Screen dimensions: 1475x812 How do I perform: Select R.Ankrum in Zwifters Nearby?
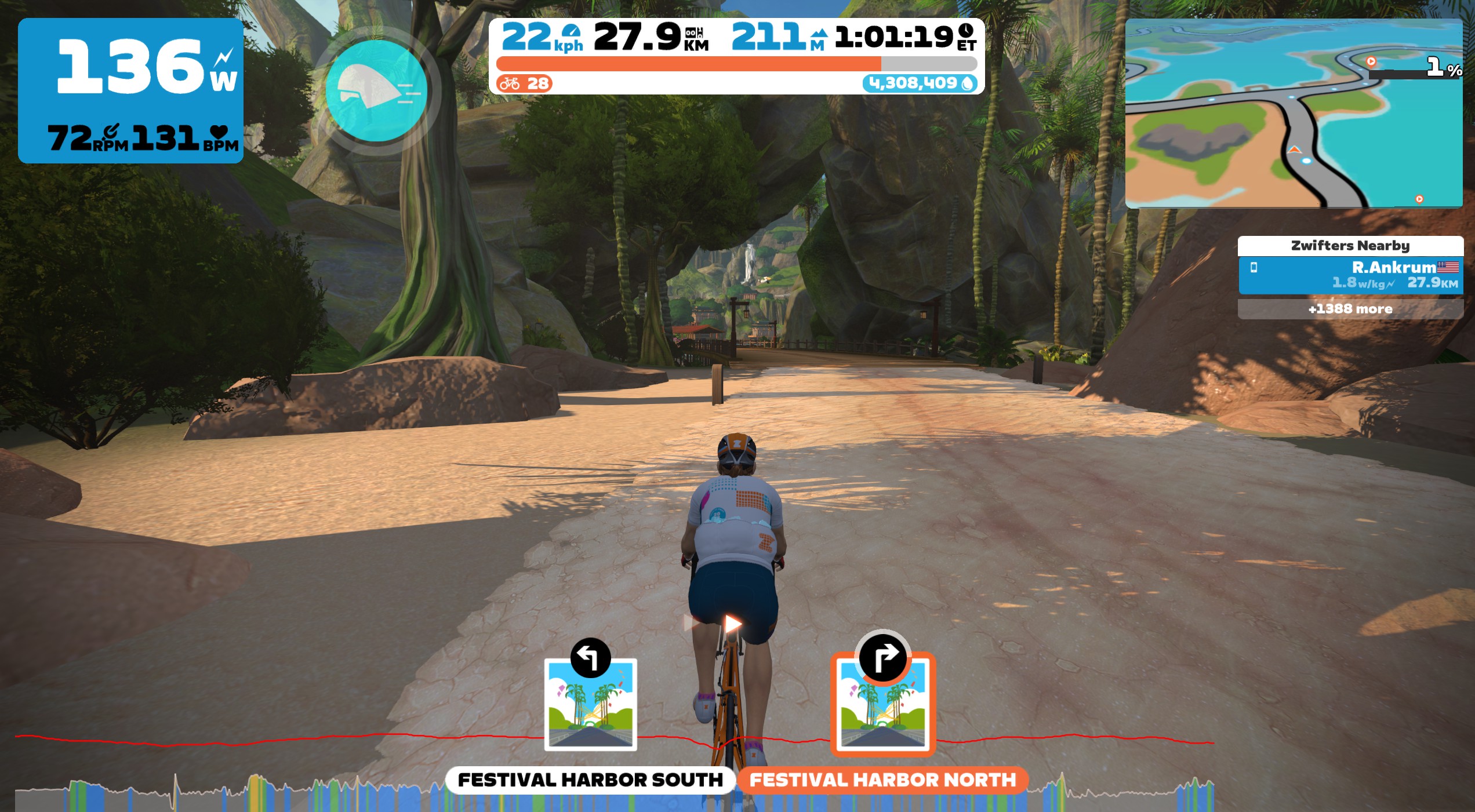pyautogui.click(x=1350, y=275)
